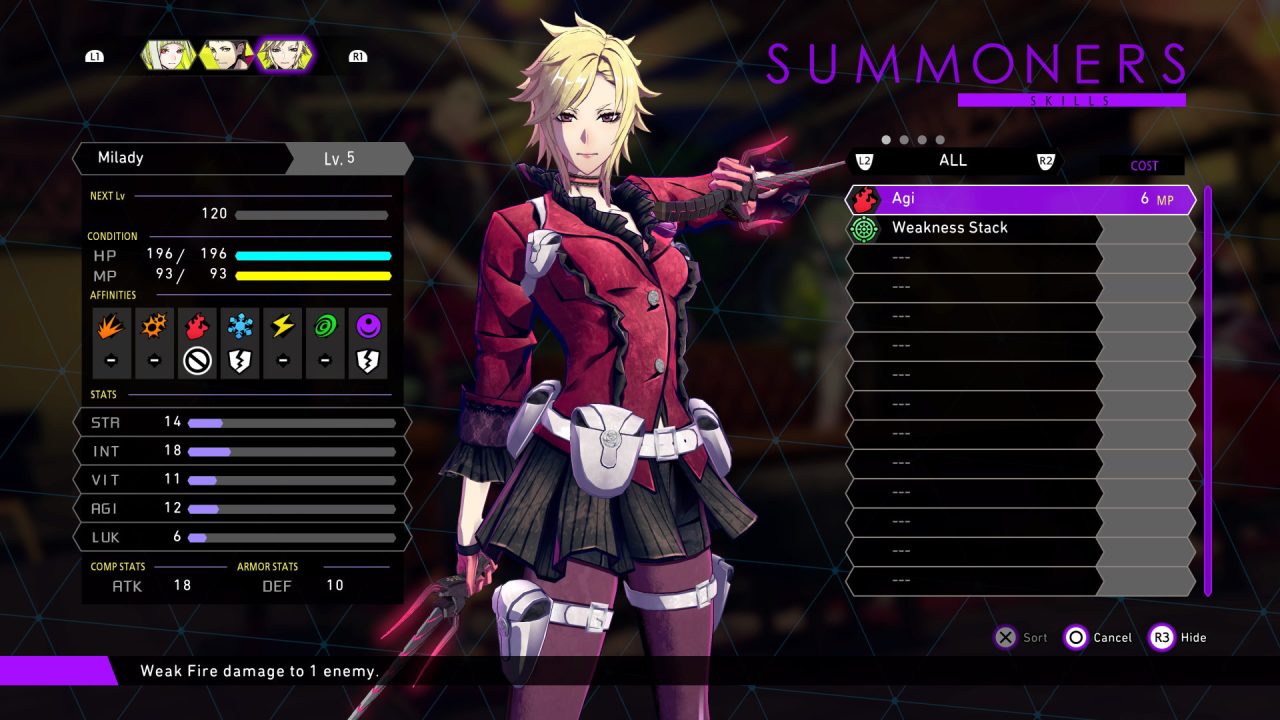Select the ice snowflake affinity icon

coord(240,326)
